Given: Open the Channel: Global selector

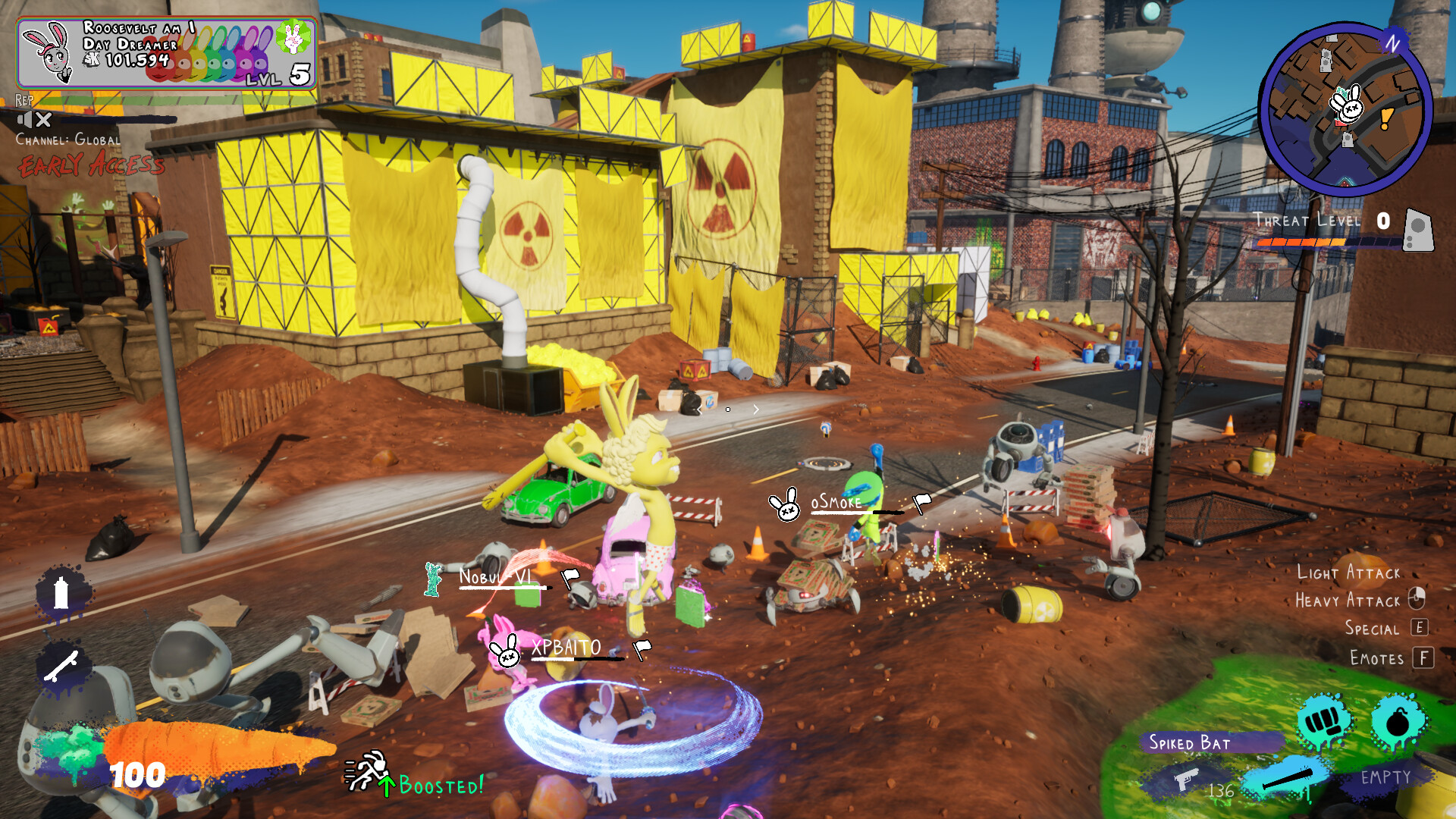Looking at the screenshot, I should 67,140.
